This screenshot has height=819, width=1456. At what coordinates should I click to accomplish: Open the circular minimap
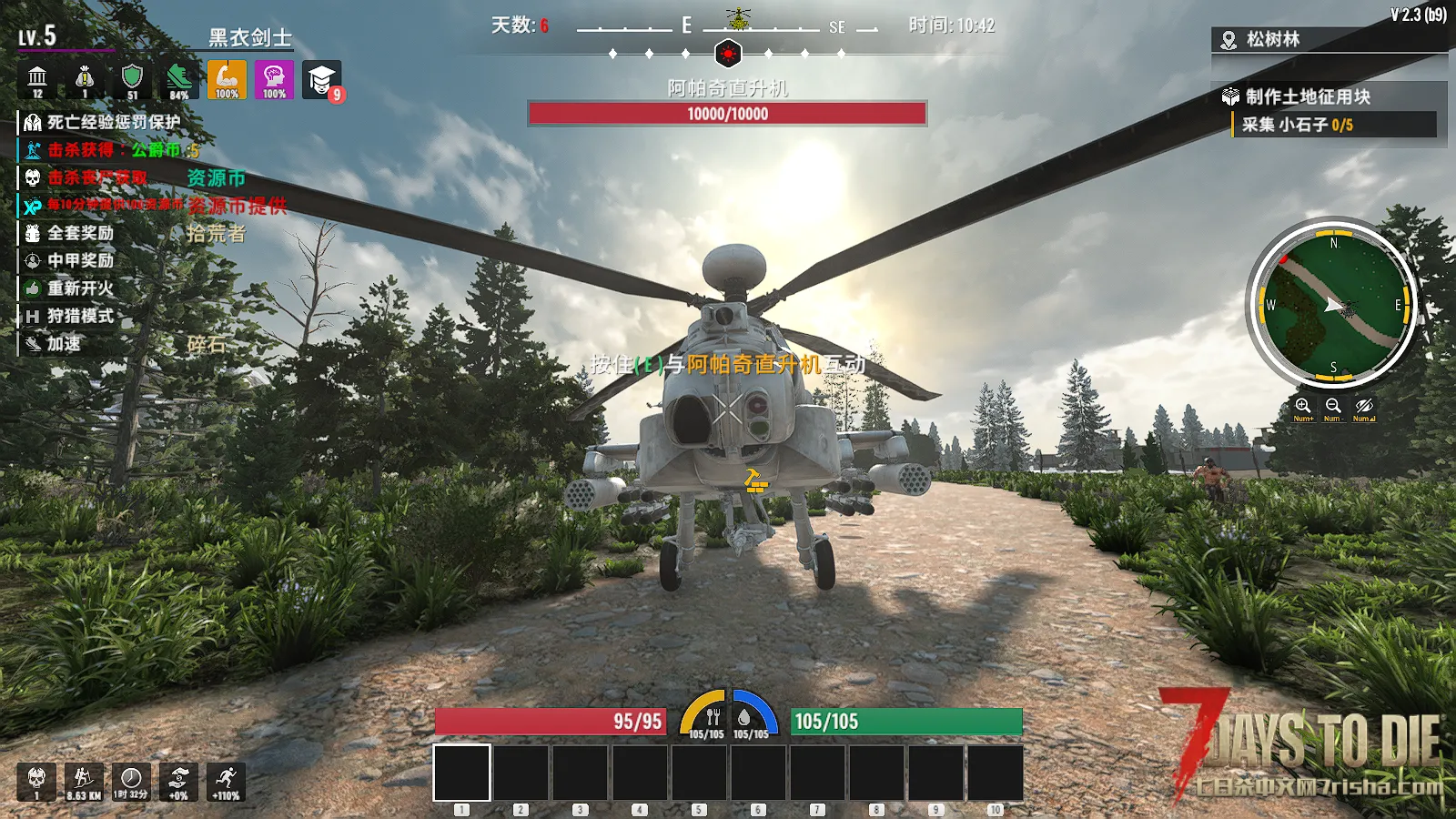[x=1333, y=304]
